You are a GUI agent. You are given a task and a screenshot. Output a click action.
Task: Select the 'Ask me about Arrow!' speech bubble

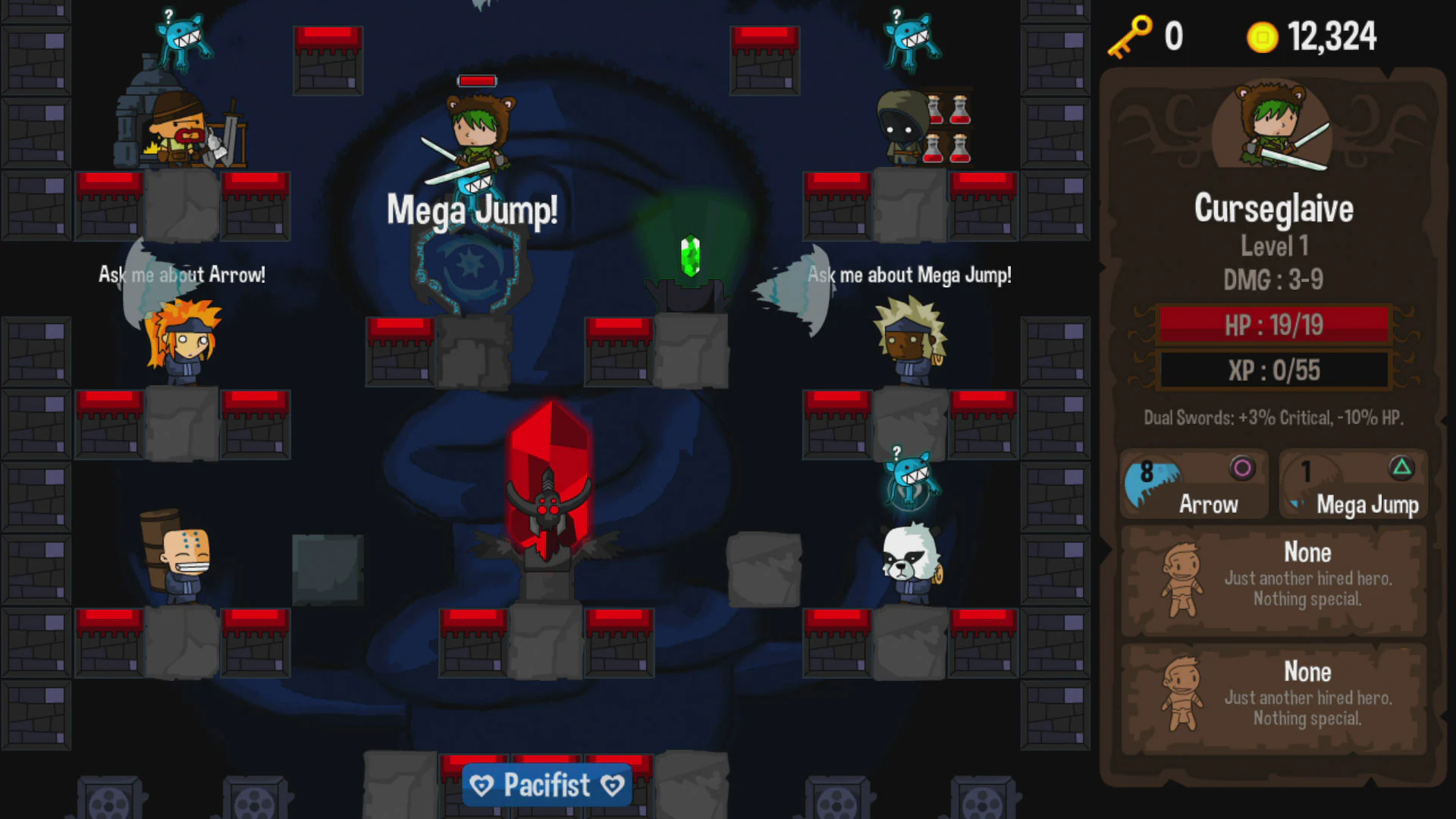coord(181,275)
